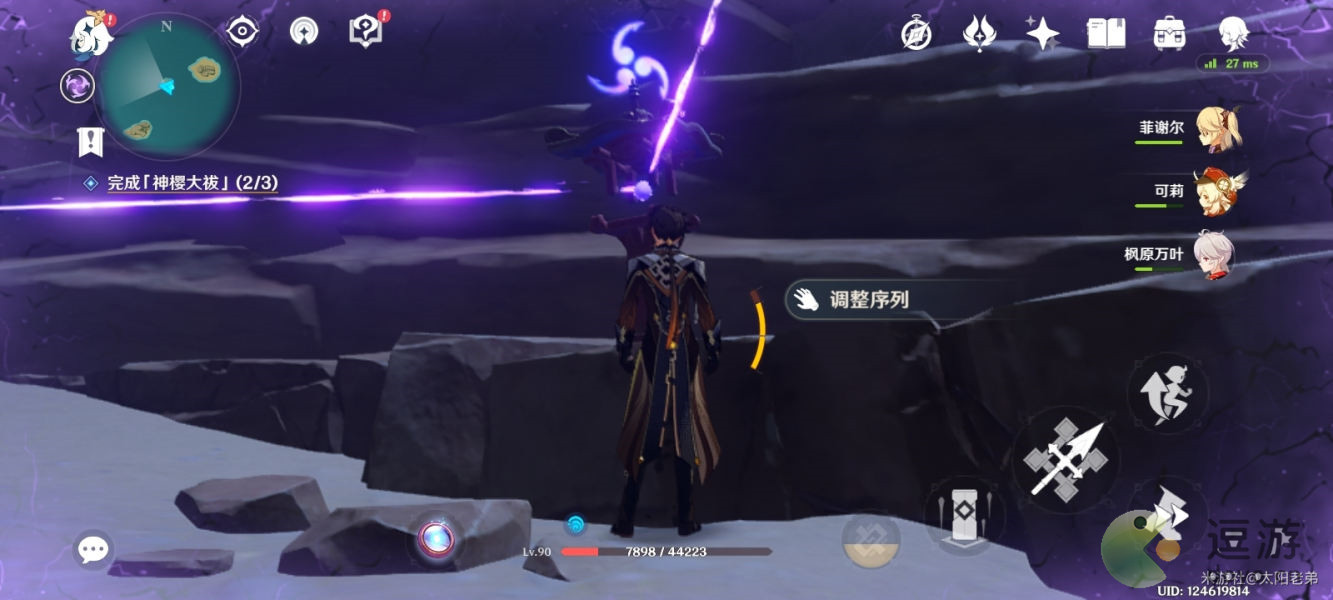Open the four-pointed star wish icon
1333x600 pixels.
pyautogui.click(x=1042, y=33)
